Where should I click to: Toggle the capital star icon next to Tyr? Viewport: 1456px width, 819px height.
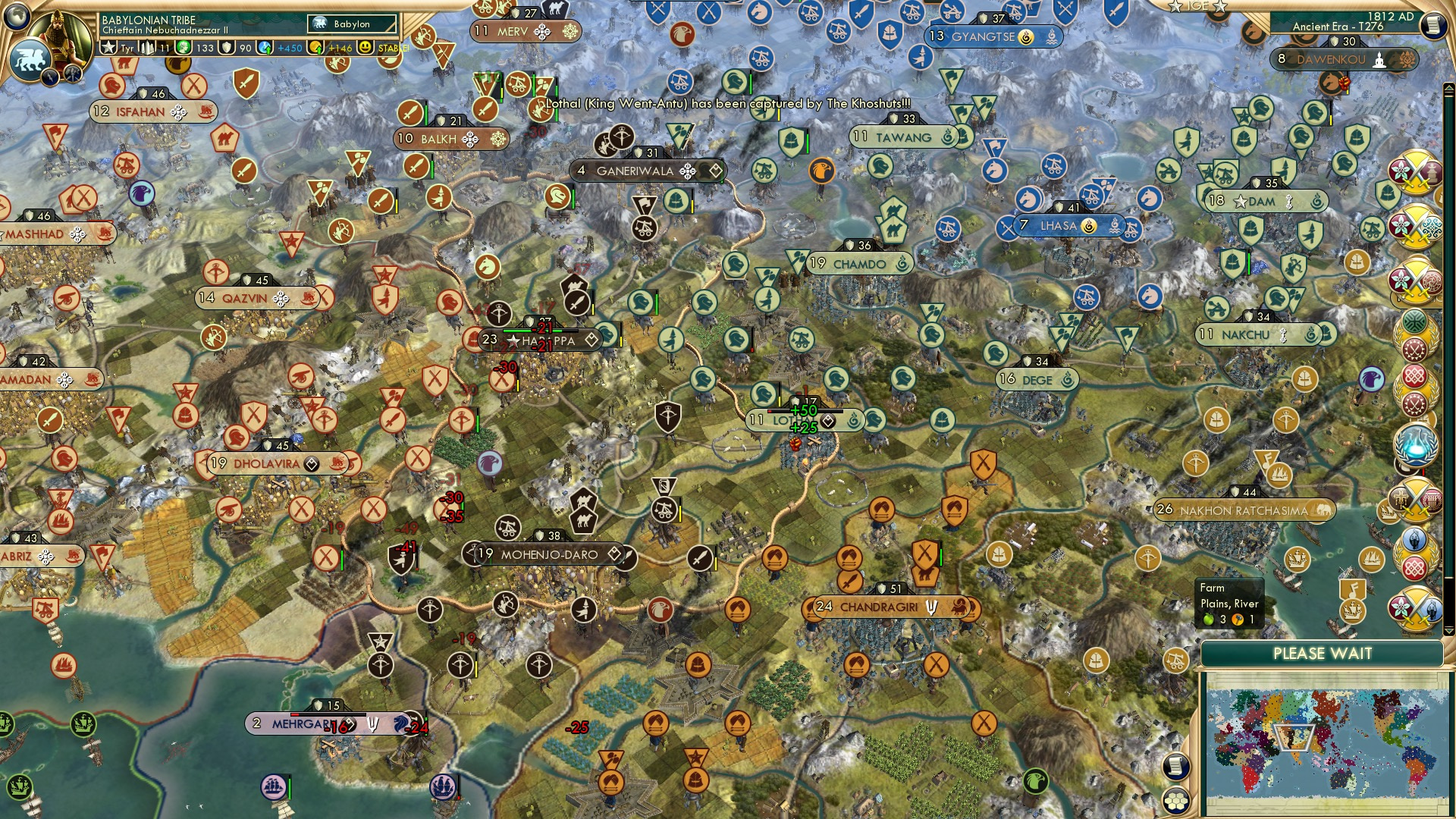[108, 47]
